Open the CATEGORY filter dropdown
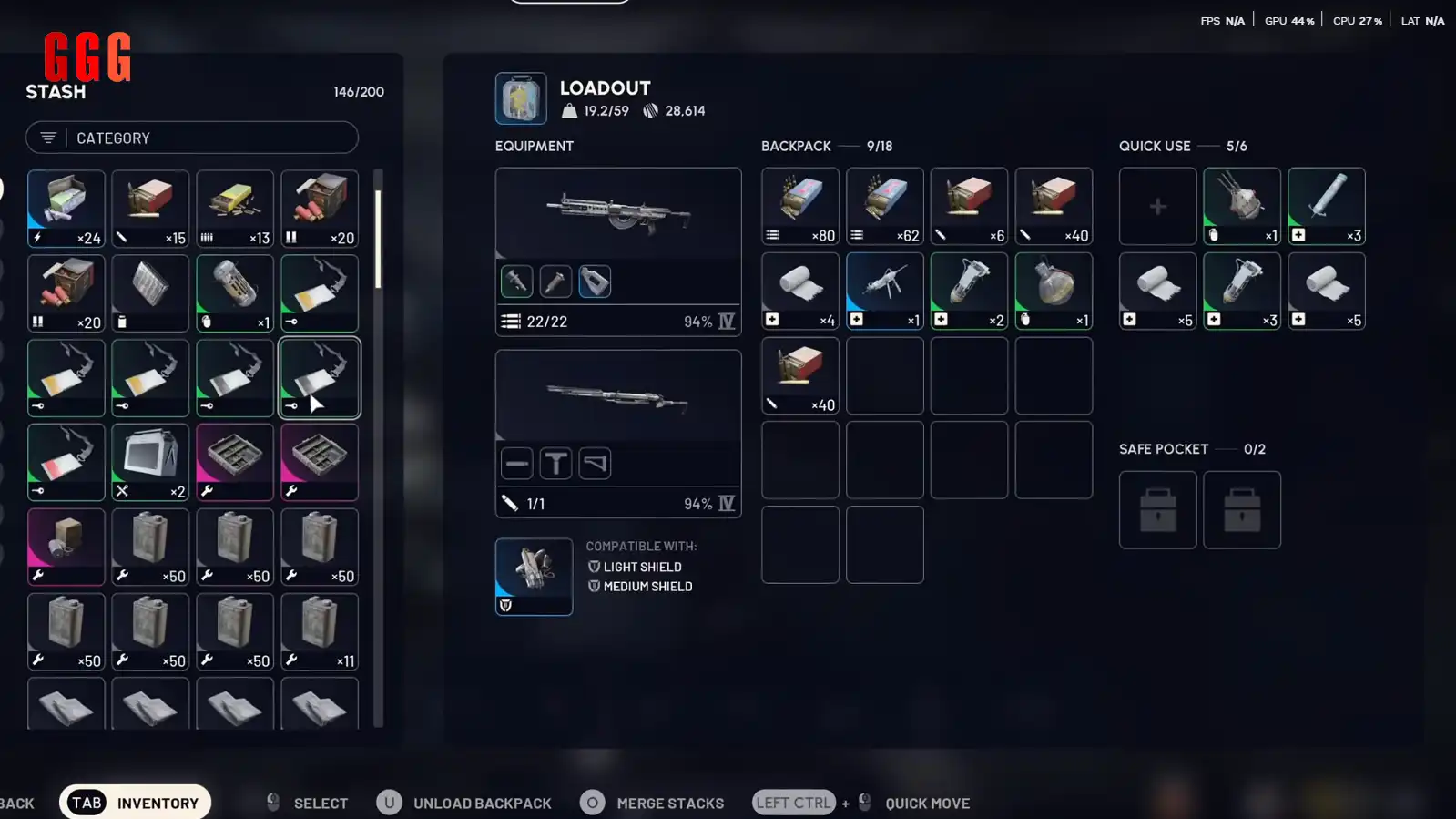The width and height of the screenshot is (1456, 819). click(x=191, y=138)
